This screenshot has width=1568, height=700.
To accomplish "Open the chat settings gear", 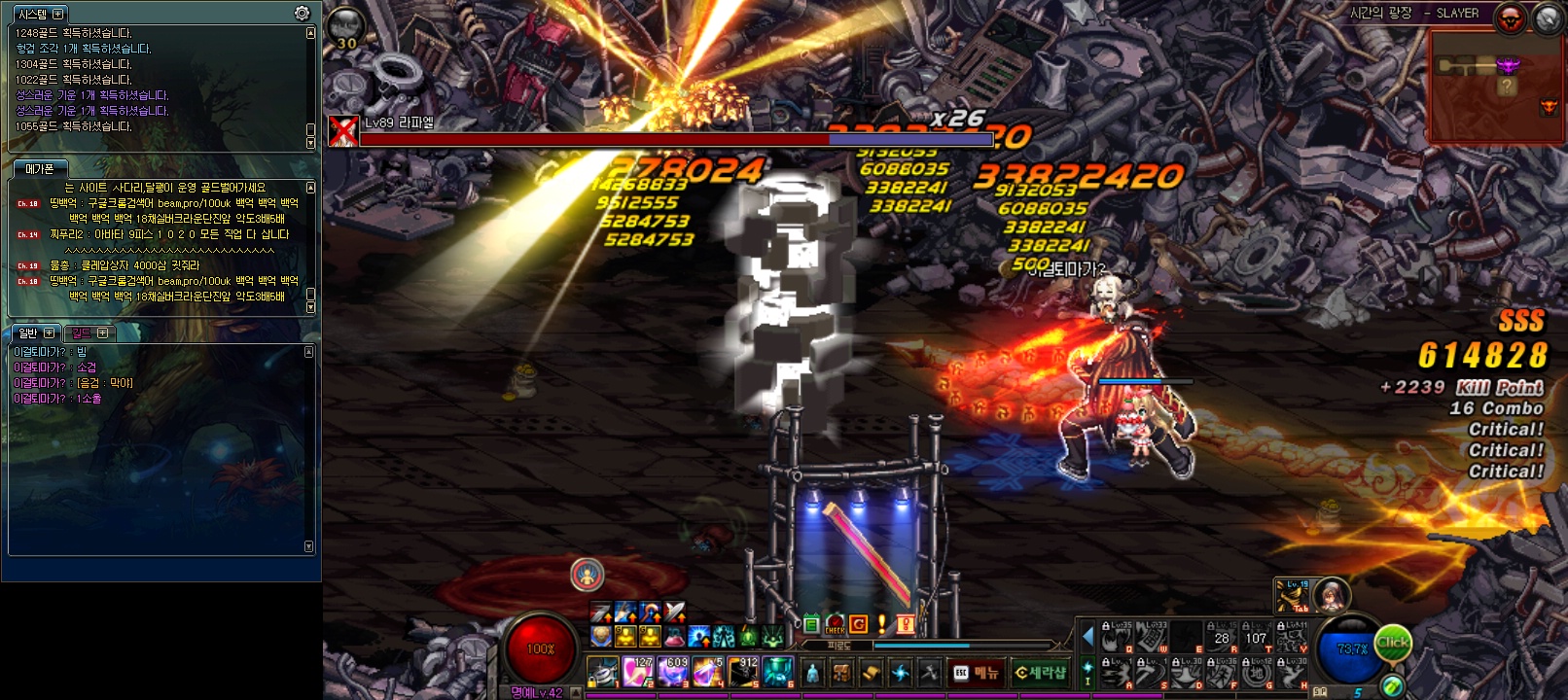I will pyautogui.click(x=303, y=14).
